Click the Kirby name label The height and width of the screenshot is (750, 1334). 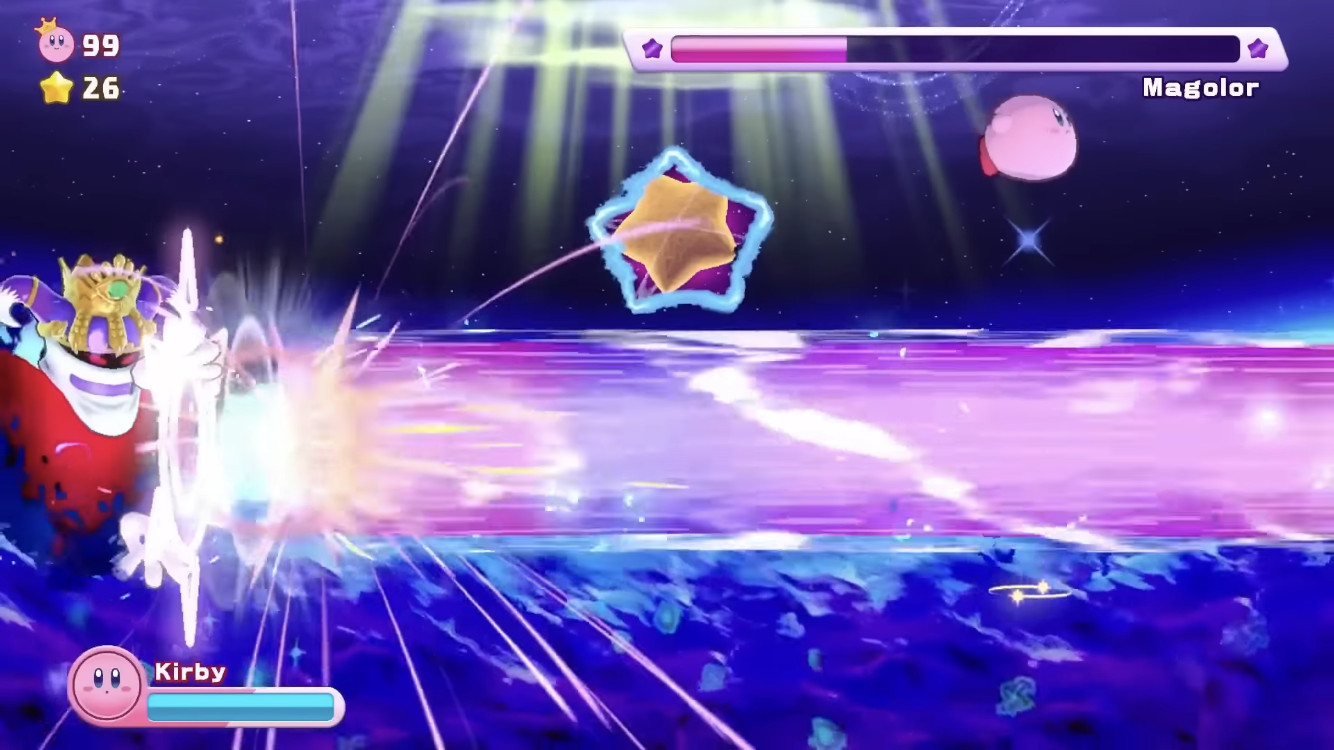pos(189,672)
